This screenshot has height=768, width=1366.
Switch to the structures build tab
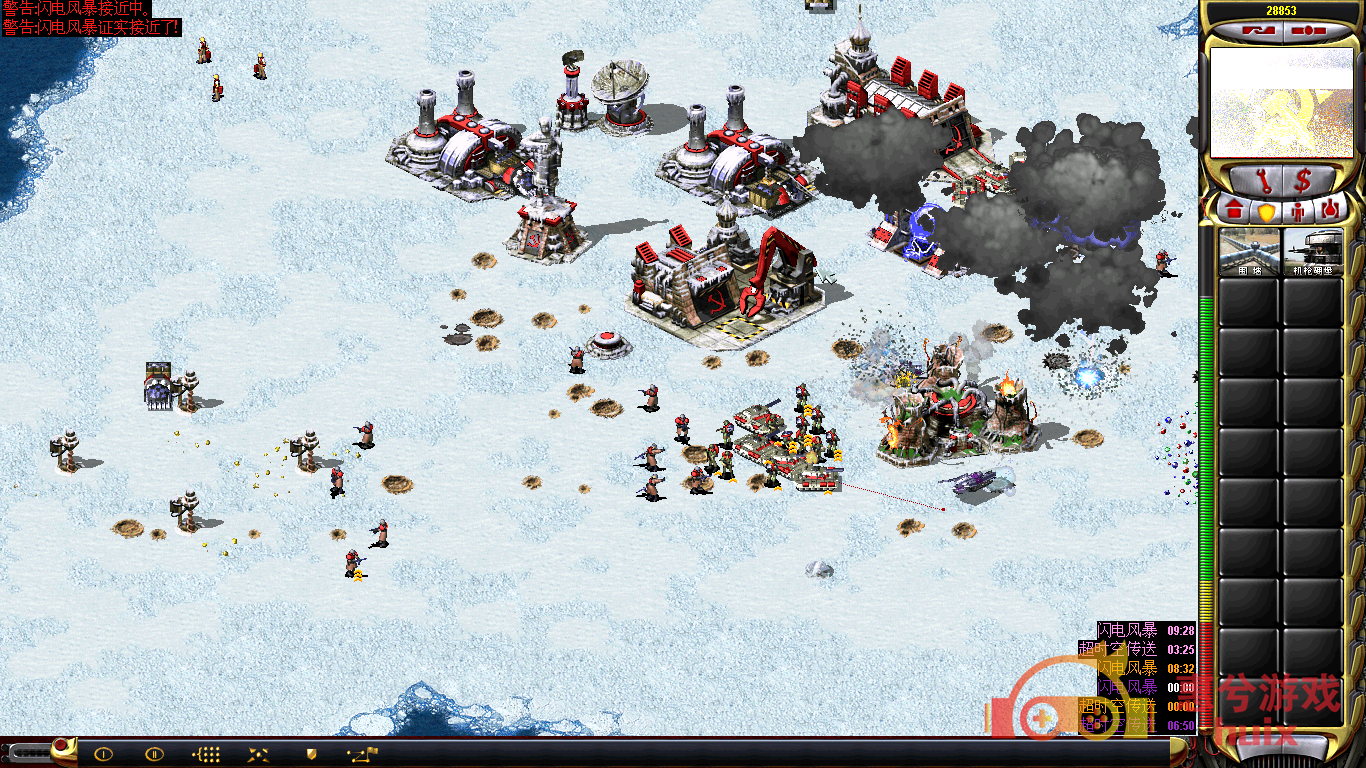coord(1233,211)
